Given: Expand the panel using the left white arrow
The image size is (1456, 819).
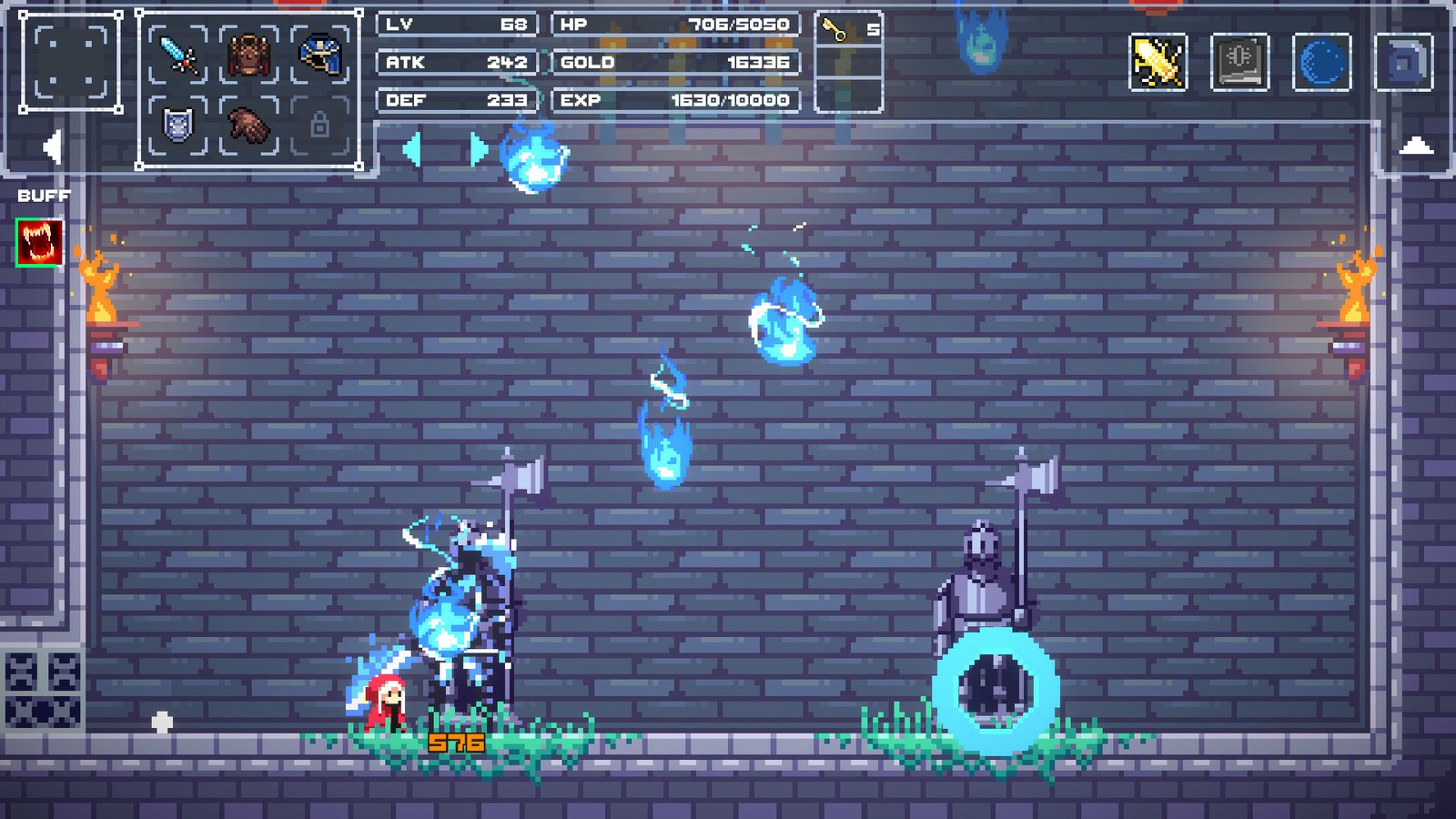Looking at the screenshot, I should pos(53,146).
